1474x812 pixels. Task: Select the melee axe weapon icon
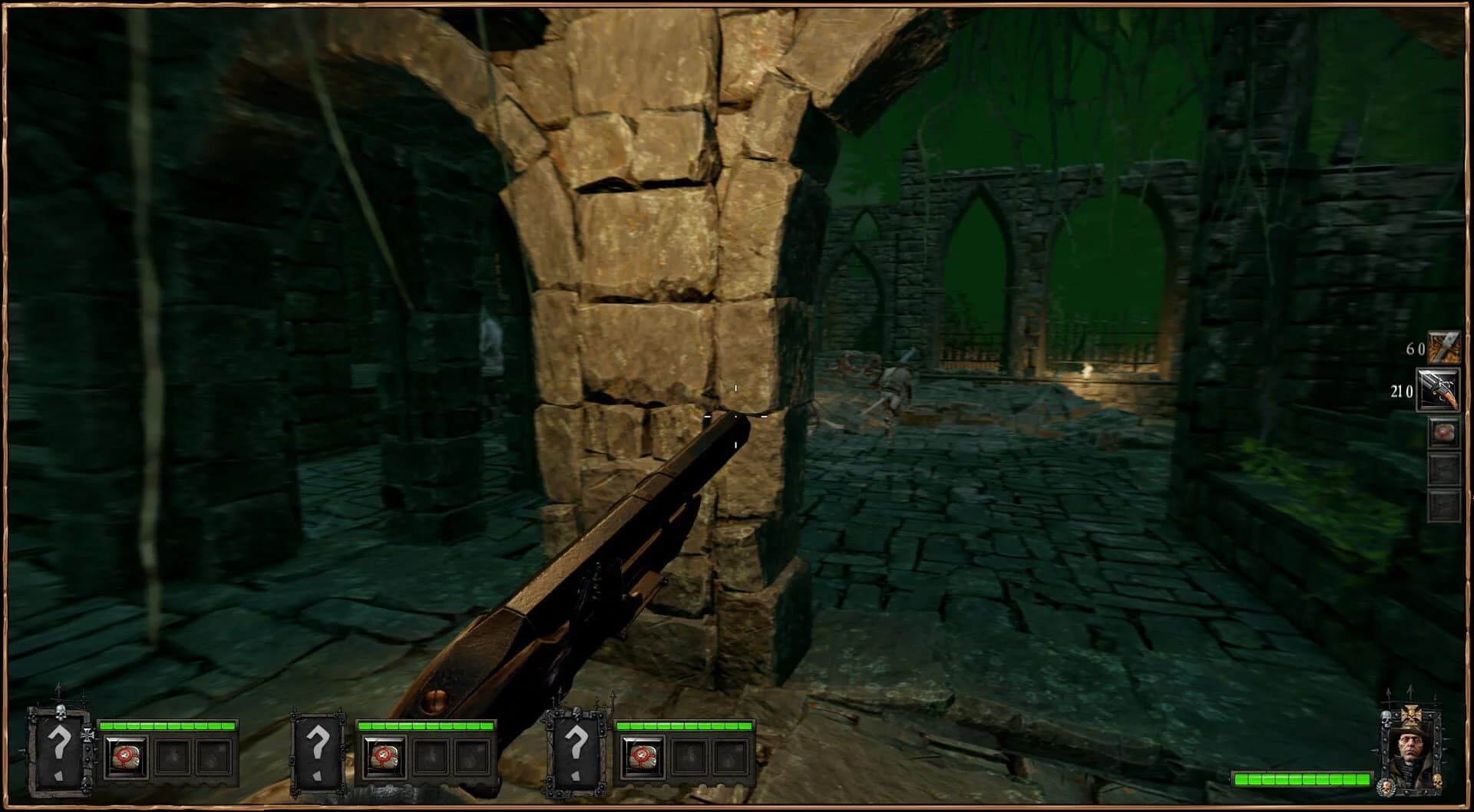(x=1443, y=346)
